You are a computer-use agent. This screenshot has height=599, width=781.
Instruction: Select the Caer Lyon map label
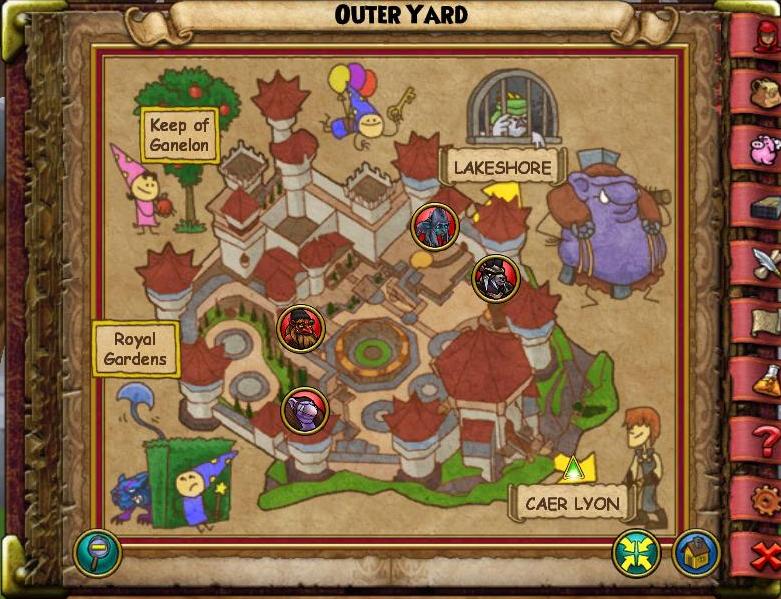572,503
